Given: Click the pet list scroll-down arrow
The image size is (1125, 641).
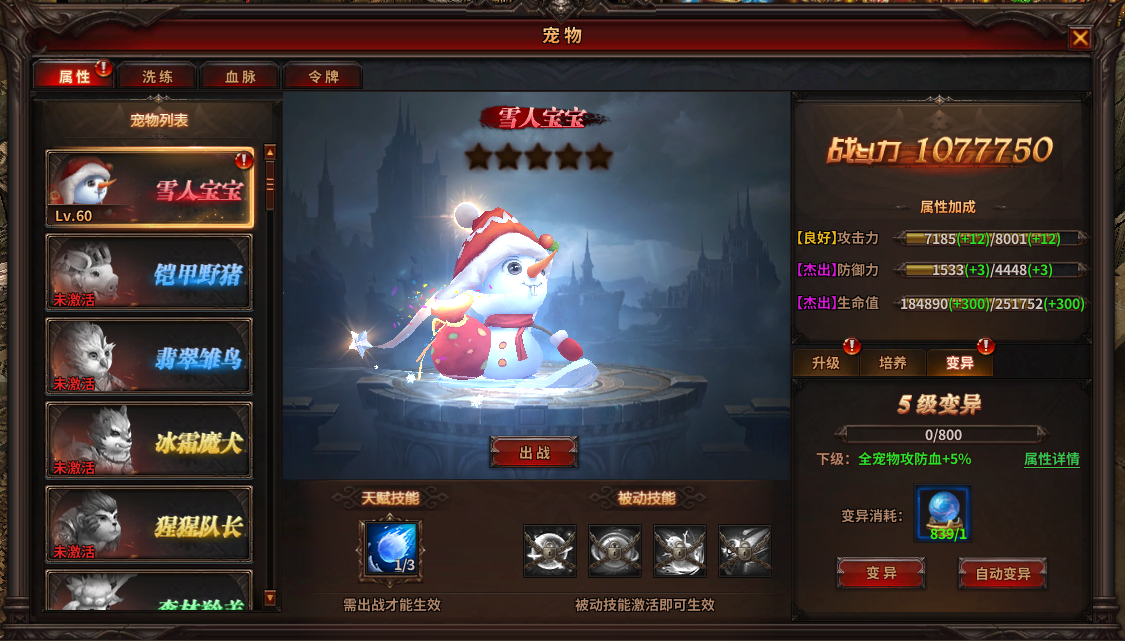Looking at the screenshot, I should pyautogui.click(x=269, y=598).
